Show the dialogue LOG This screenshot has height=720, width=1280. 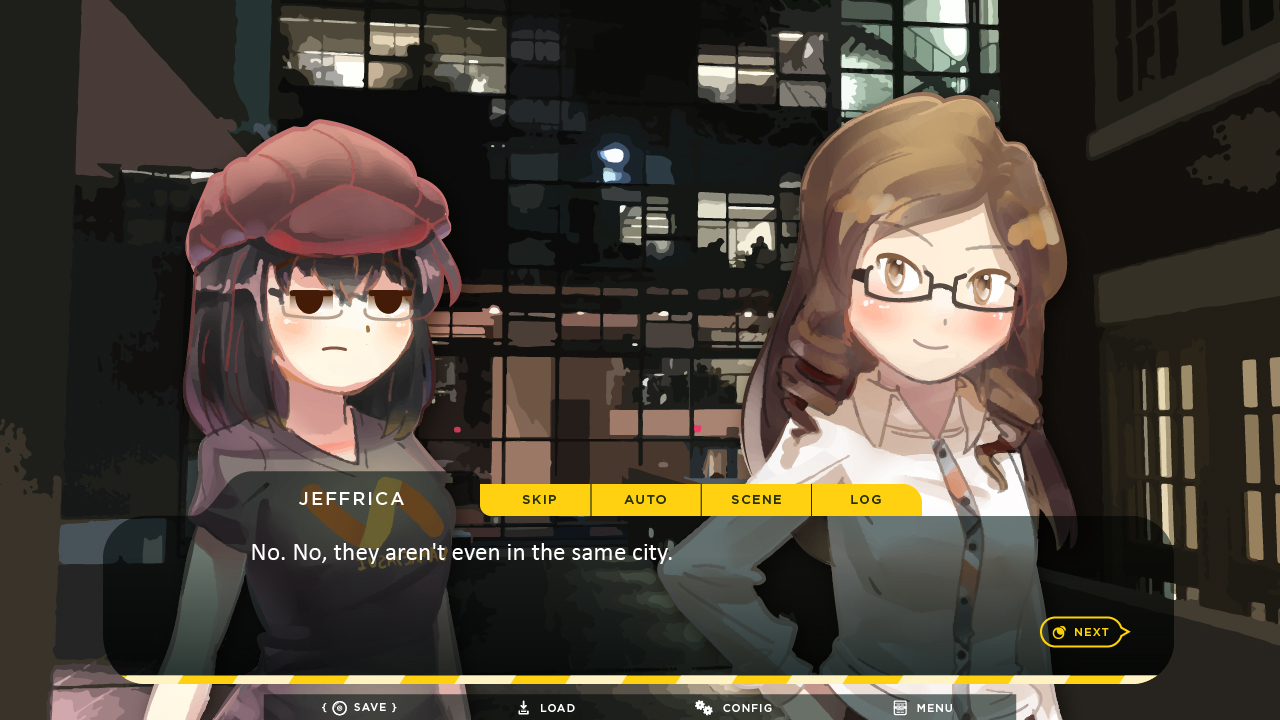click(866, 500)
